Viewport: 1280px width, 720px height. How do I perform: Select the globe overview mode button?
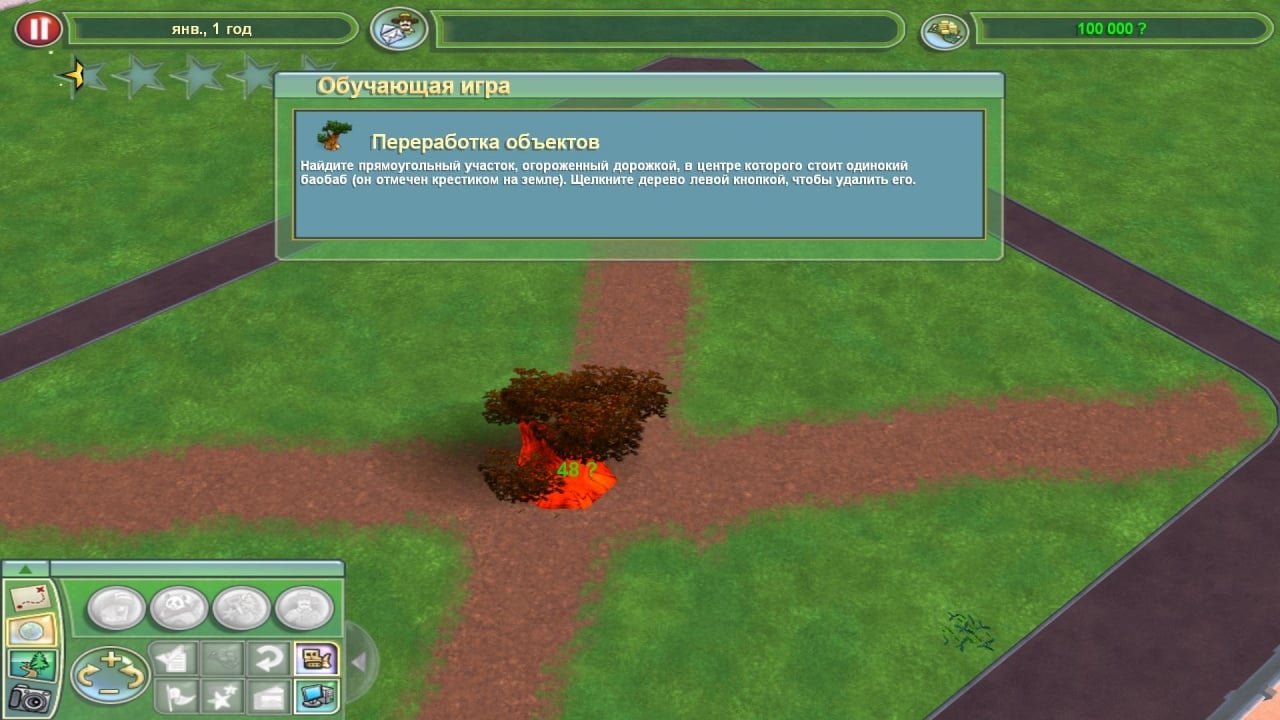(x=30, y=632)
